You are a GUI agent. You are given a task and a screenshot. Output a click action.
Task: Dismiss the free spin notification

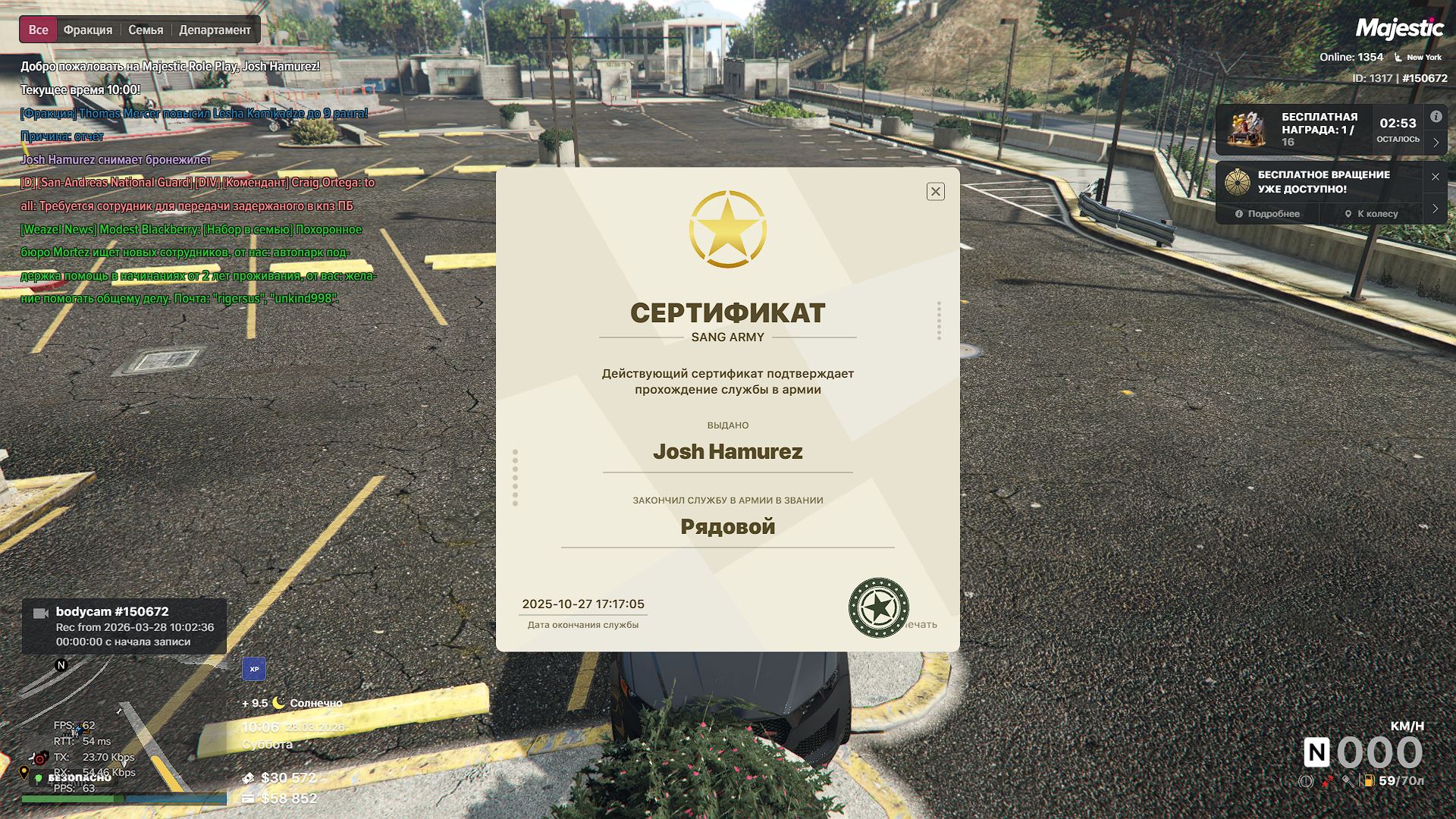[x=1435, y=177]
